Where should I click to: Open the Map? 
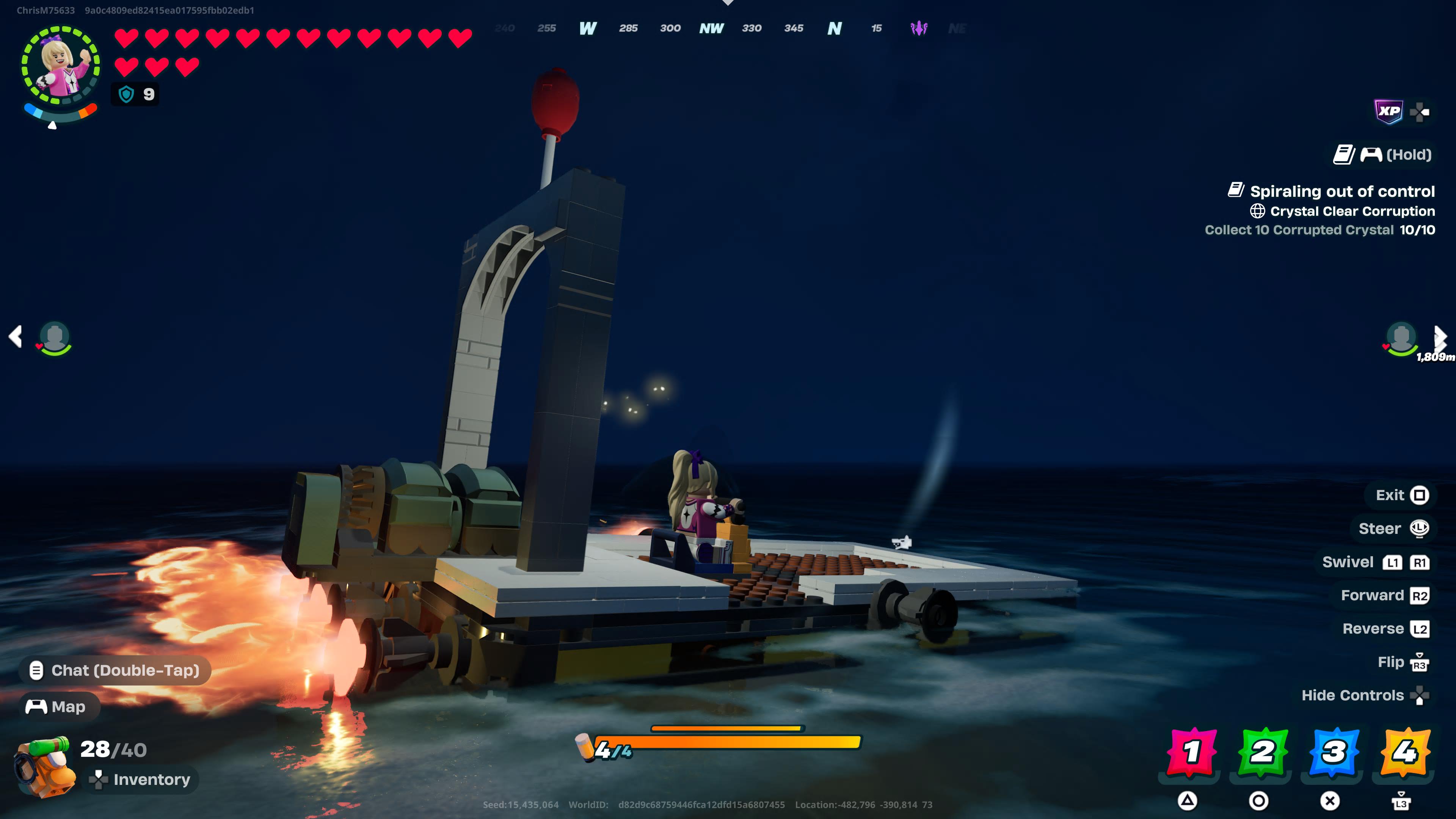pos(60,706)
